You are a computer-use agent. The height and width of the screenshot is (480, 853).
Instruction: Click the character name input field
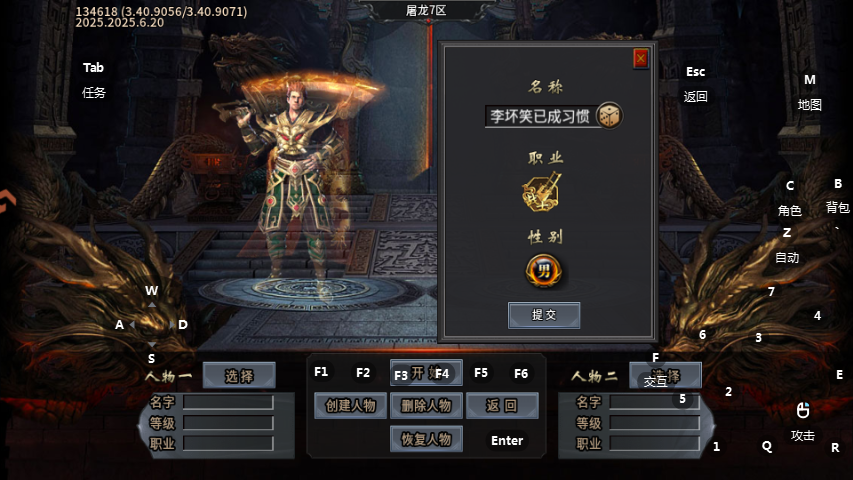(540, 116)
